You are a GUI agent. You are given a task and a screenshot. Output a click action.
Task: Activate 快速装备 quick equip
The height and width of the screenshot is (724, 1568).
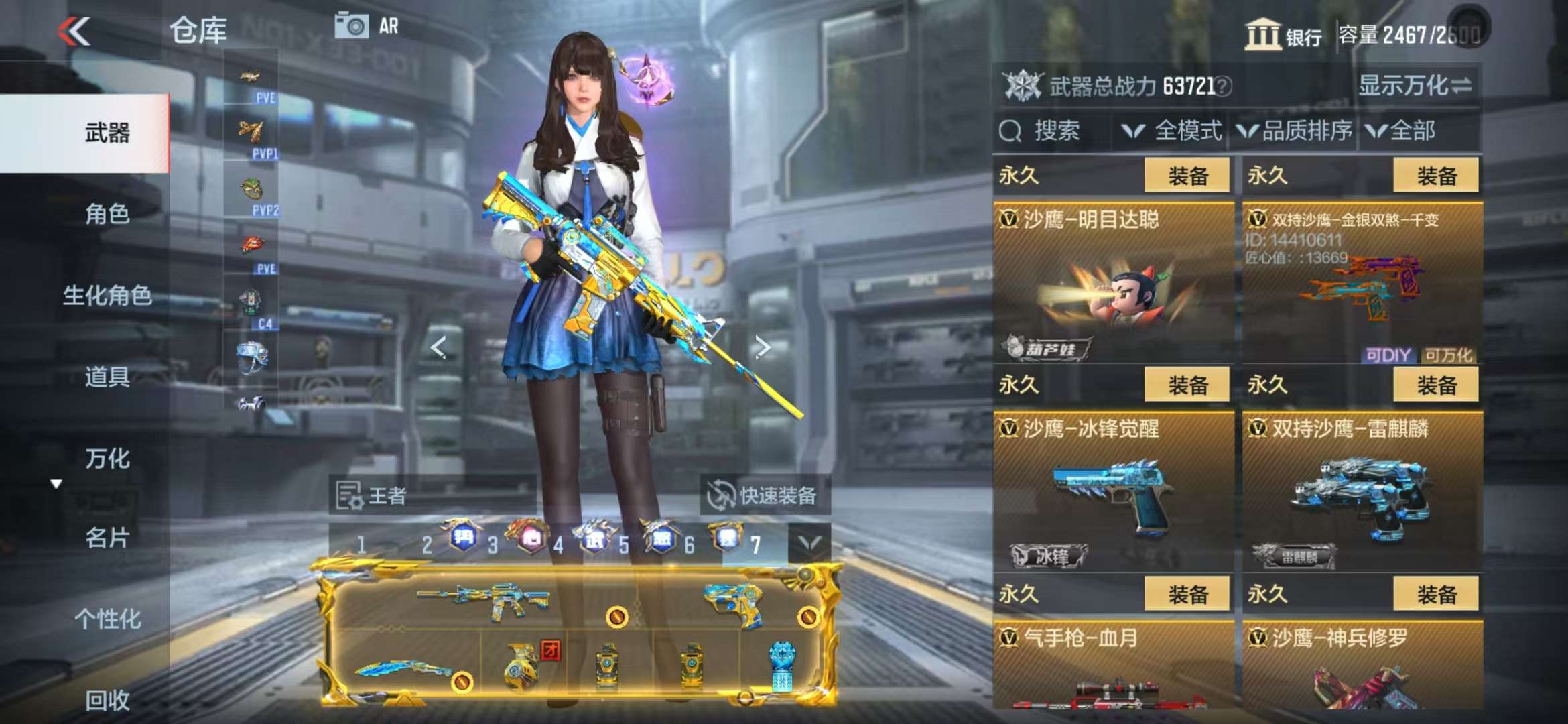tap(765, 496)
